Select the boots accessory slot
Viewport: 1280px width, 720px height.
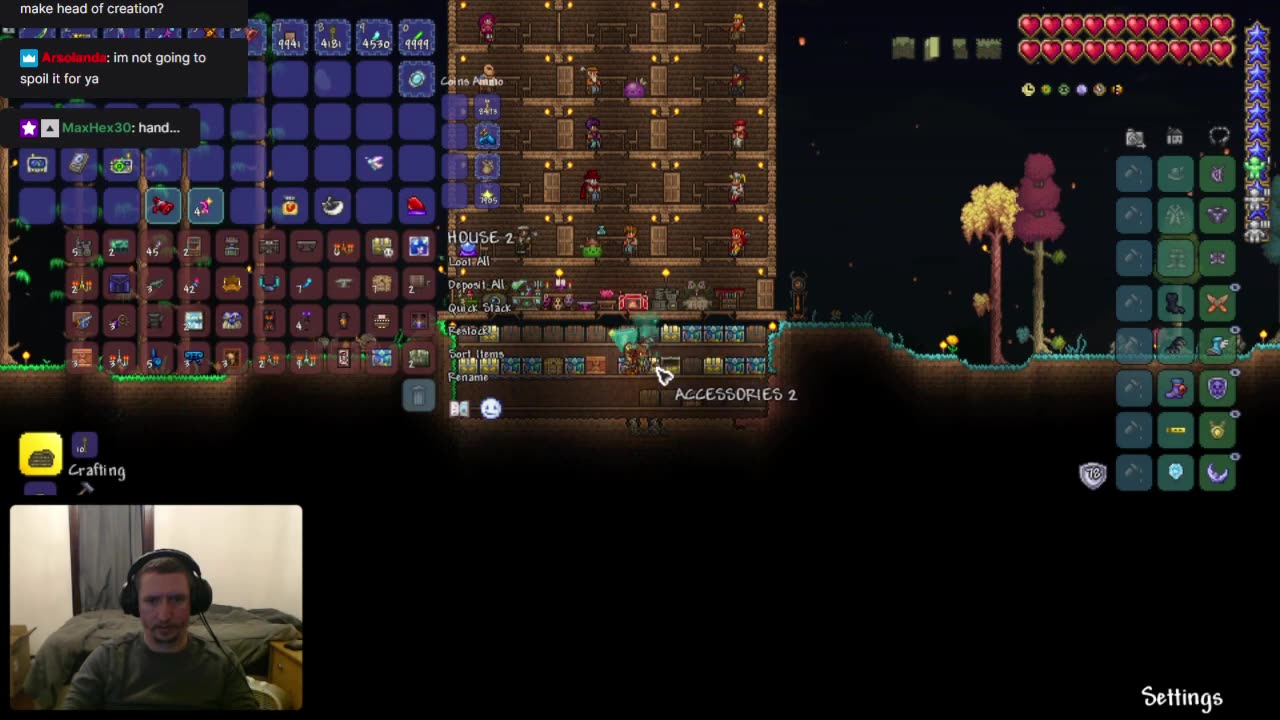coord(1217,344)
